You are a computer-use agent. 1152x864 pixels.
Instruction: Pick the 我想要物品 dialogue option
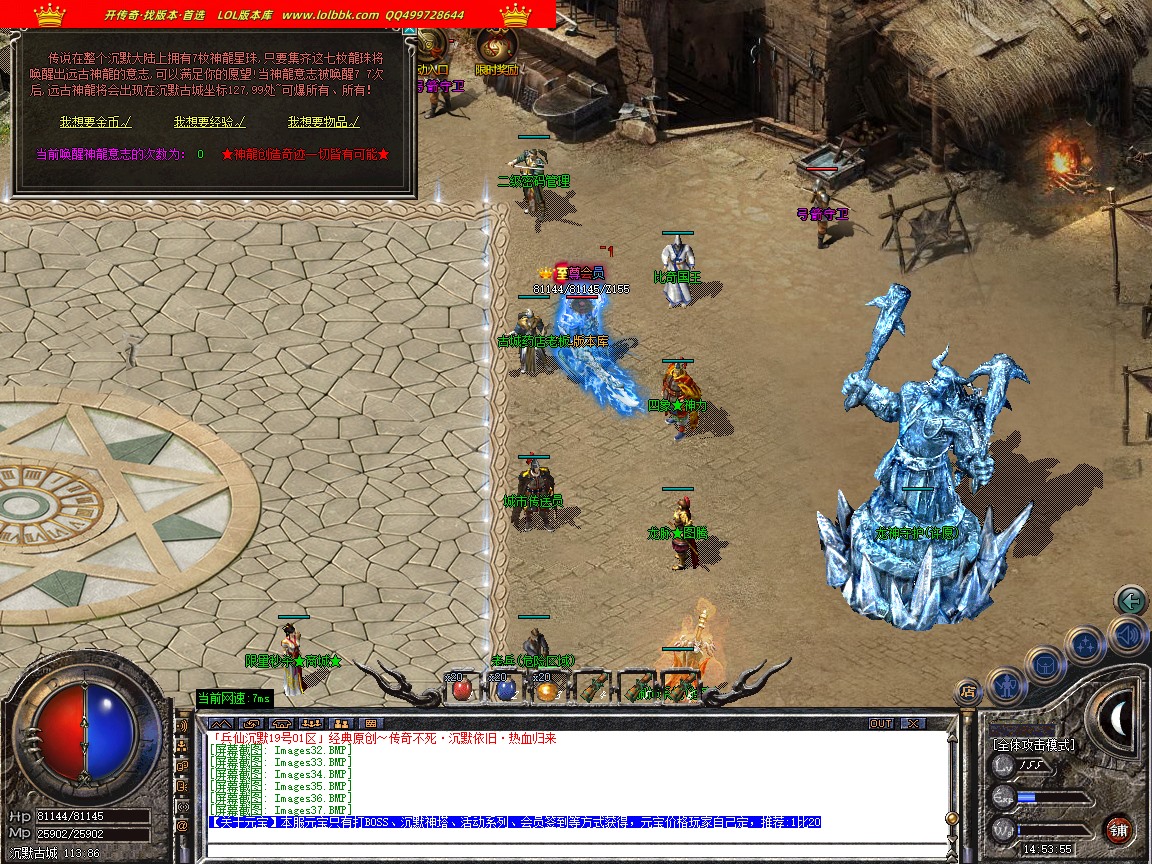click(x=323, y=122)
